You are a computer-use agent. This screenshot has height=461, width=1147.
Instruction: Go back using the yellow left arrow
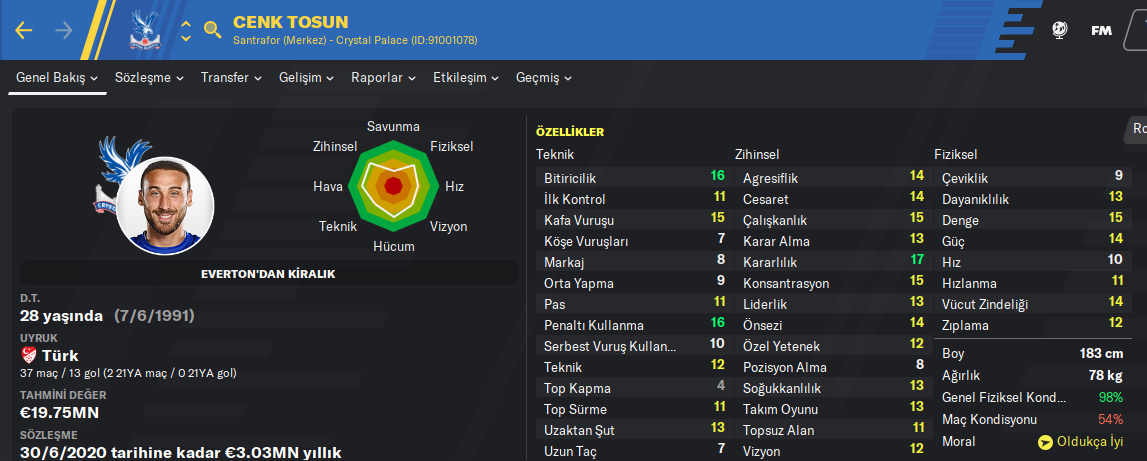pos(24,30)
